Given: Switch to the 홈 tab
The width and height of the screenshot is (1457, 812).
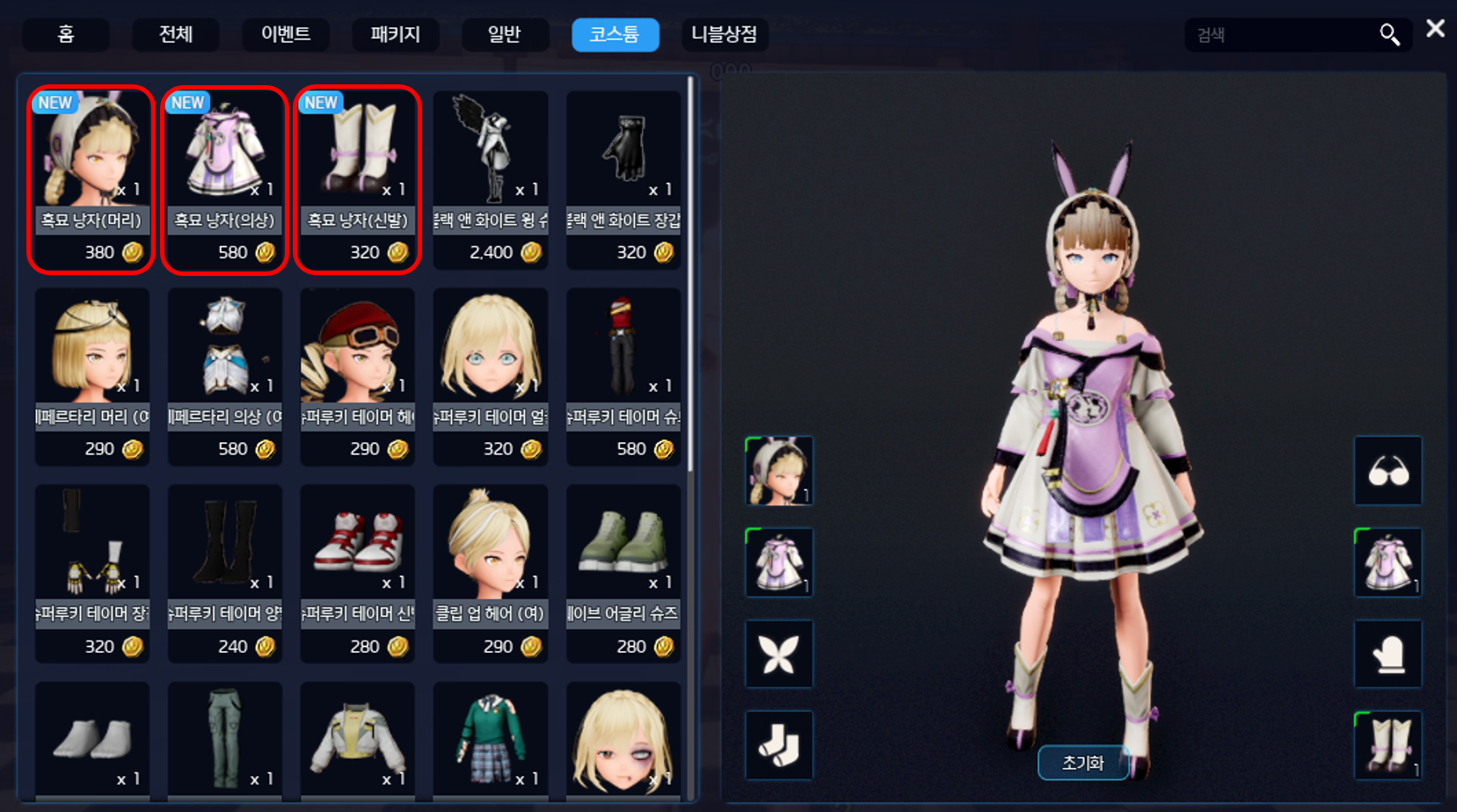Looking at the screenshot, I should (66, 35).
